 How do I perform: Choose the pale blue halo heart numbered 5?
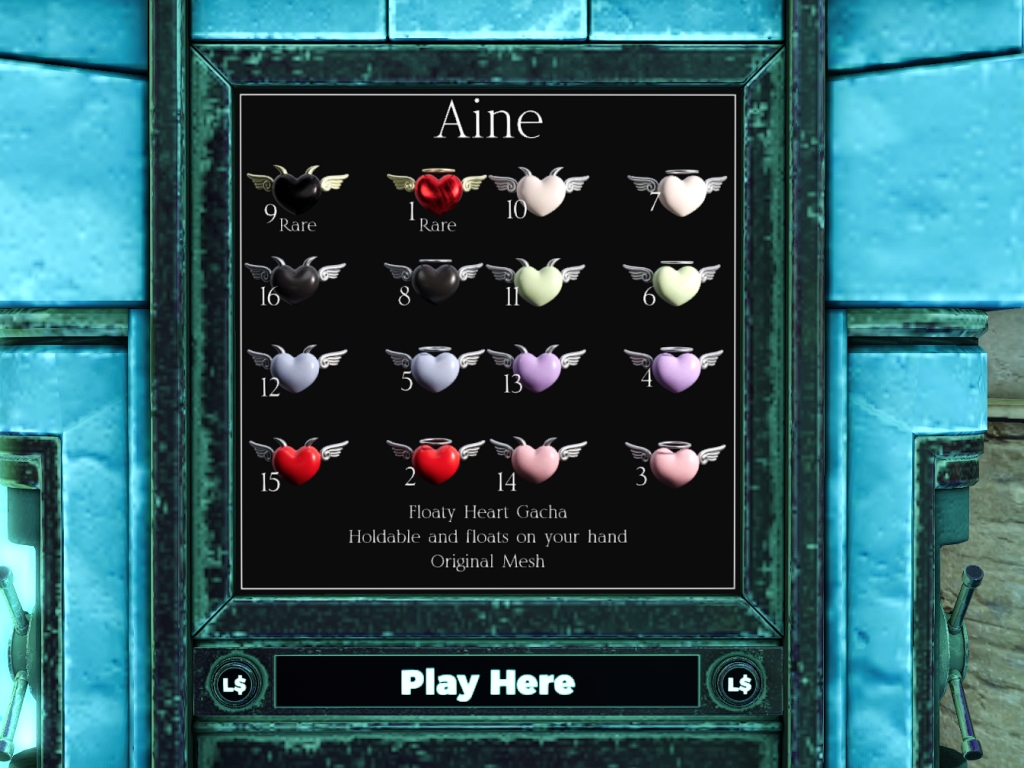(436, 371)
